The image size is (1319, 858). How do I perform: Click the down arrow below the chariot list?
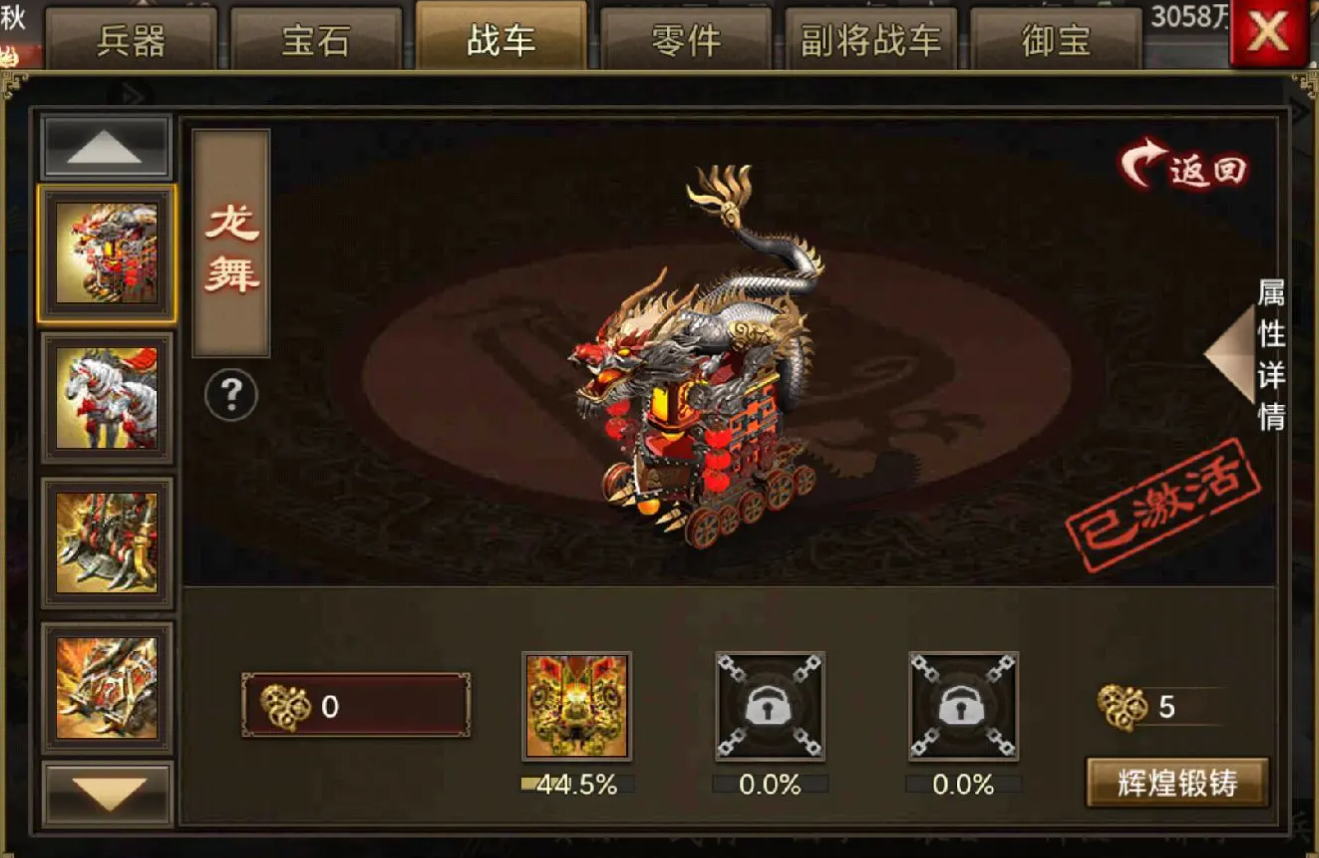coord(107,795)
